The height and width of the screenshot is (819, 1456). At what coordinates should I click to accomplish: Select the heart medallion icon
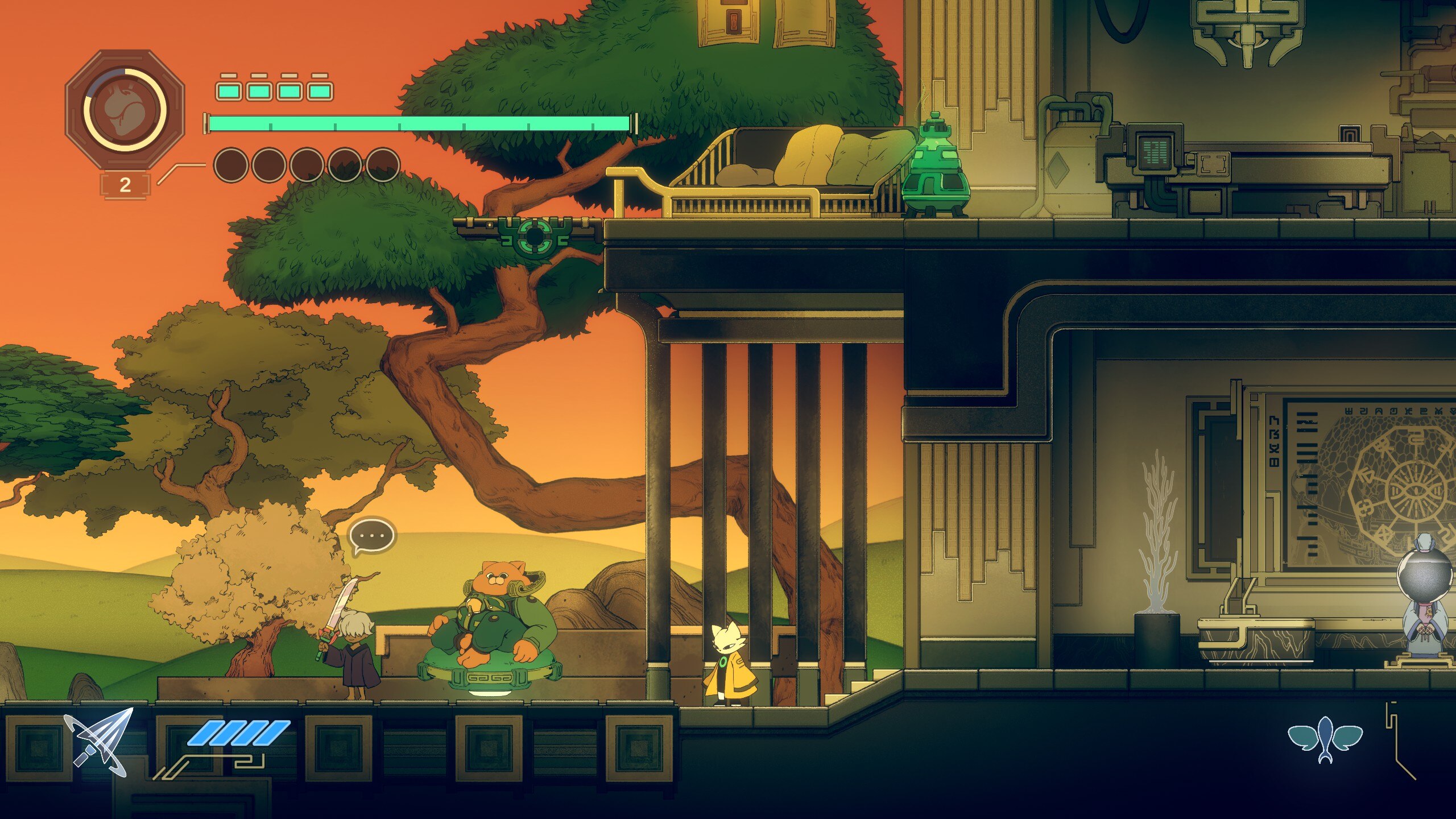pyautogui.click(x=125, y=110)
